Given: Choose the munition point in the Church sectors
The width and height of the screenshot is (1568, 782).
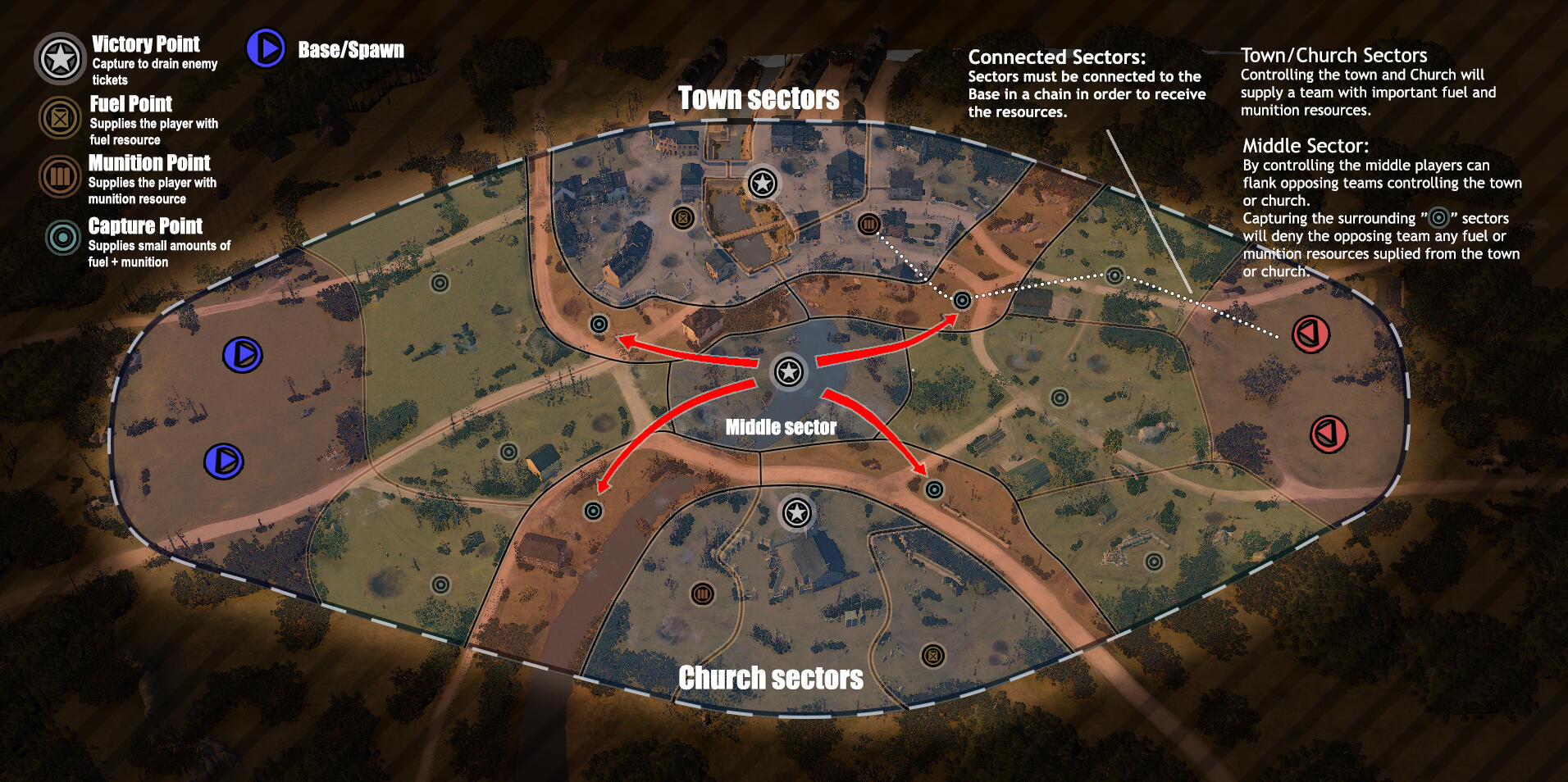Looking at the screenshot, I should point(703,593).
